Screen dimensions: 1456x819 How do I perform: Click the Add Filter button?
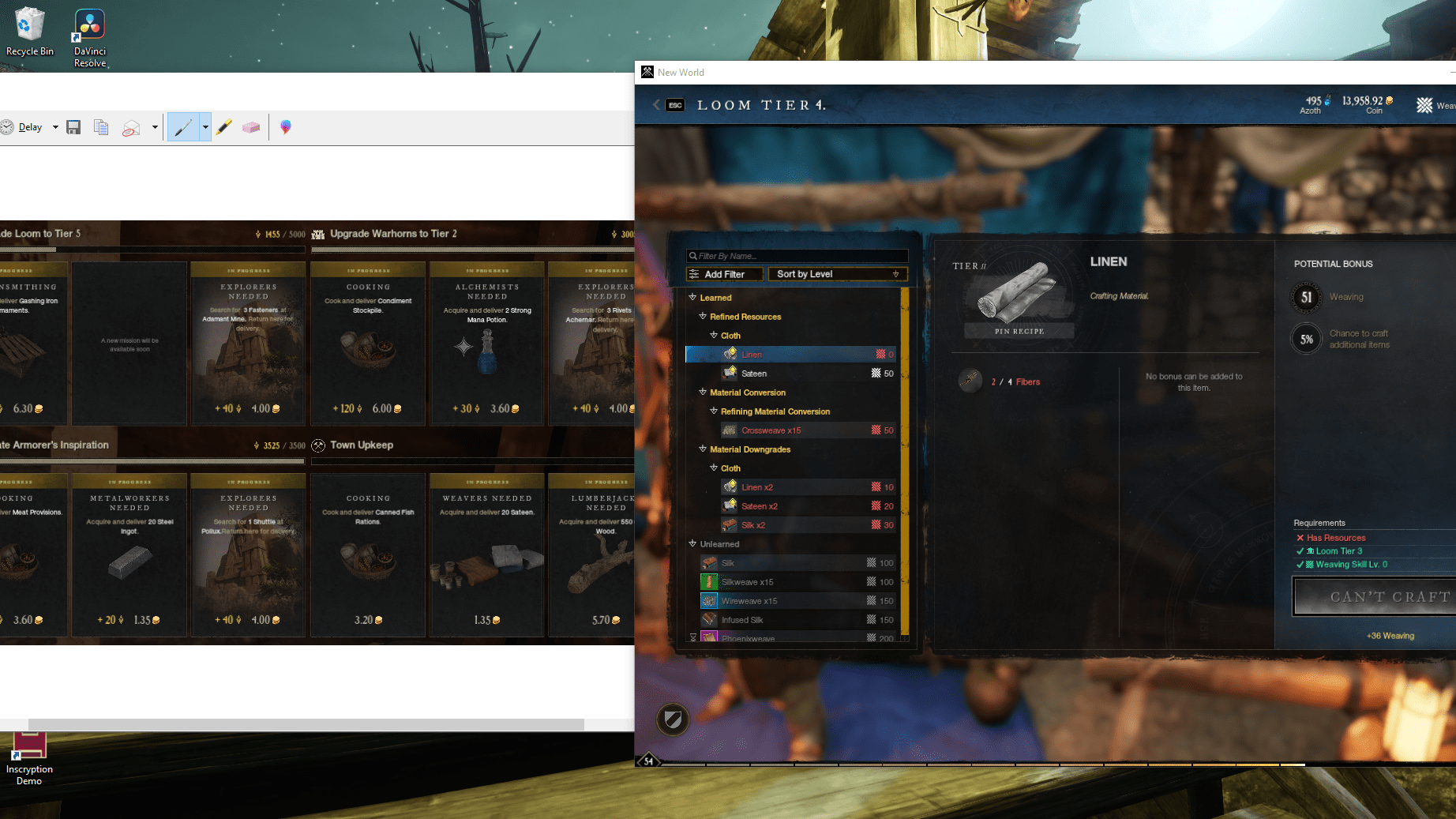click(722, 274)
